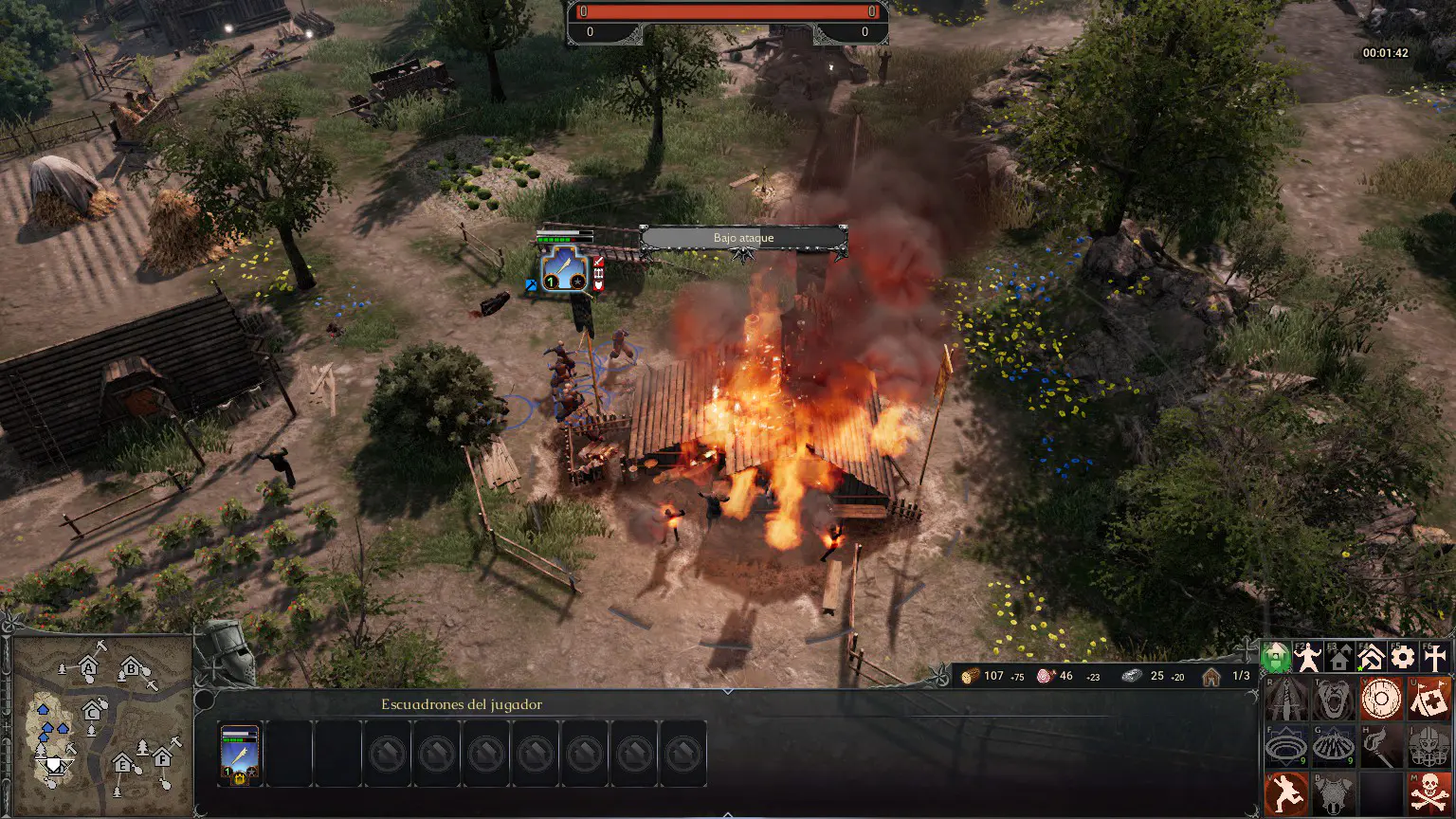Jump to capture point A on minimap
The image size is (1456, 819).
[x=89, y=667]
